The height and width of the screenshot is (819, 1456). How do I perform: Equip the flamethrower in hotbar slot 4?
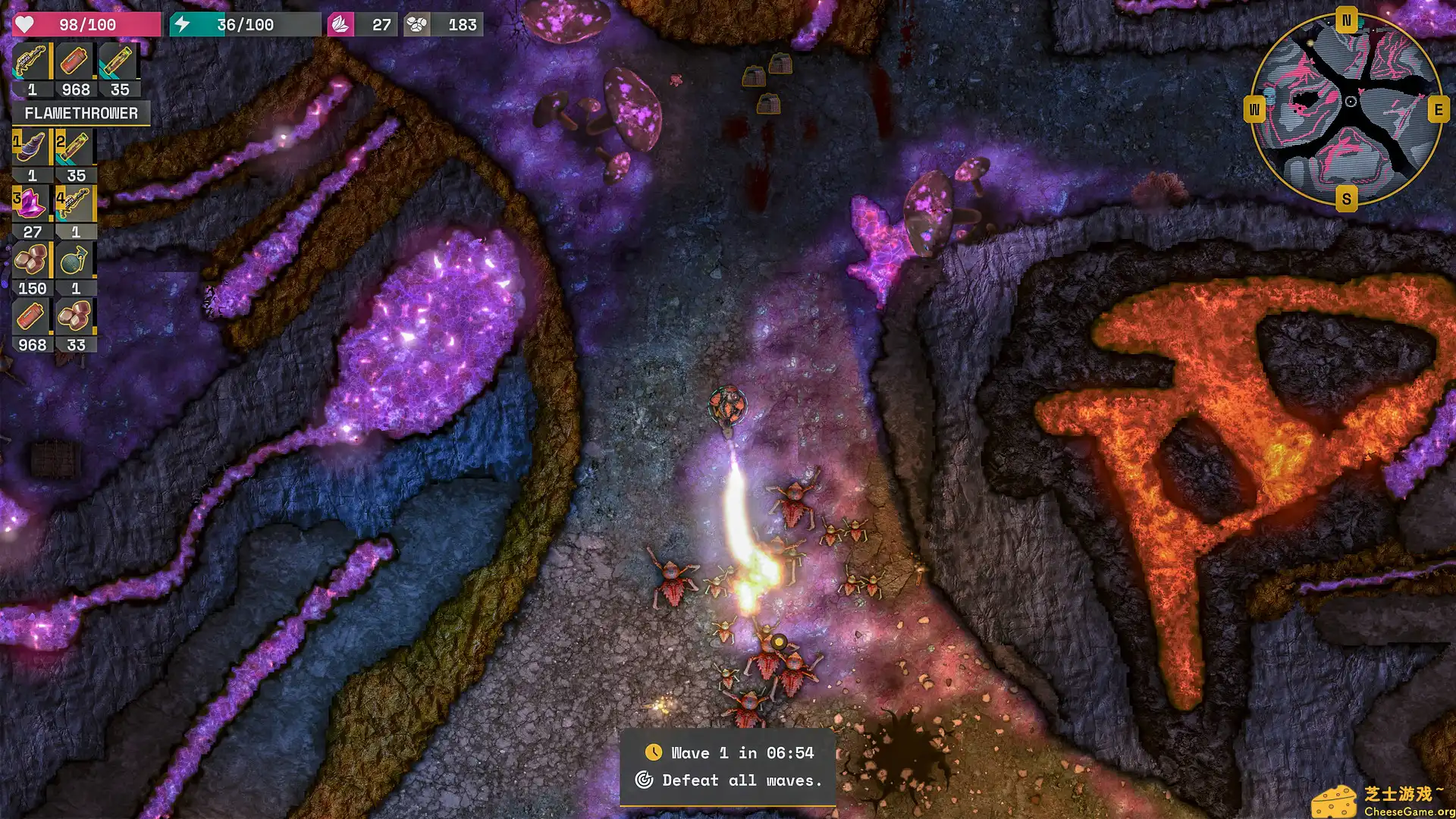coord(75,204)
